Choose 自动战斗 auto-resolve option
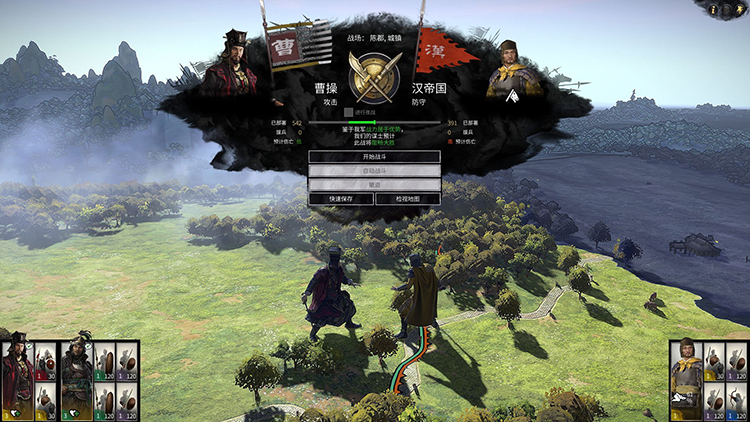The height and width of the screenshot is (422, 750). 374,171
